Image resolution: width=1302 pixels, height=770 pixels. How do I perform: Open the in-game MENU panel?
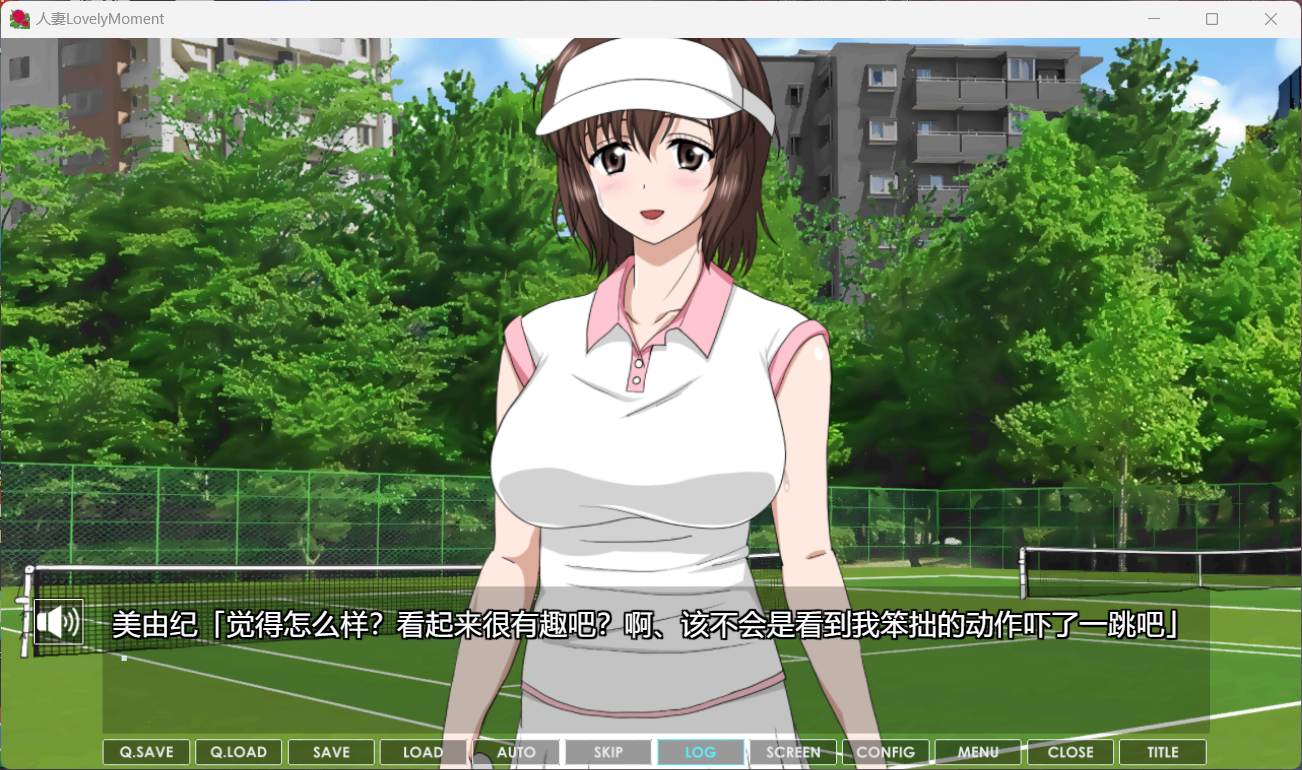click(x=978, y=751)
